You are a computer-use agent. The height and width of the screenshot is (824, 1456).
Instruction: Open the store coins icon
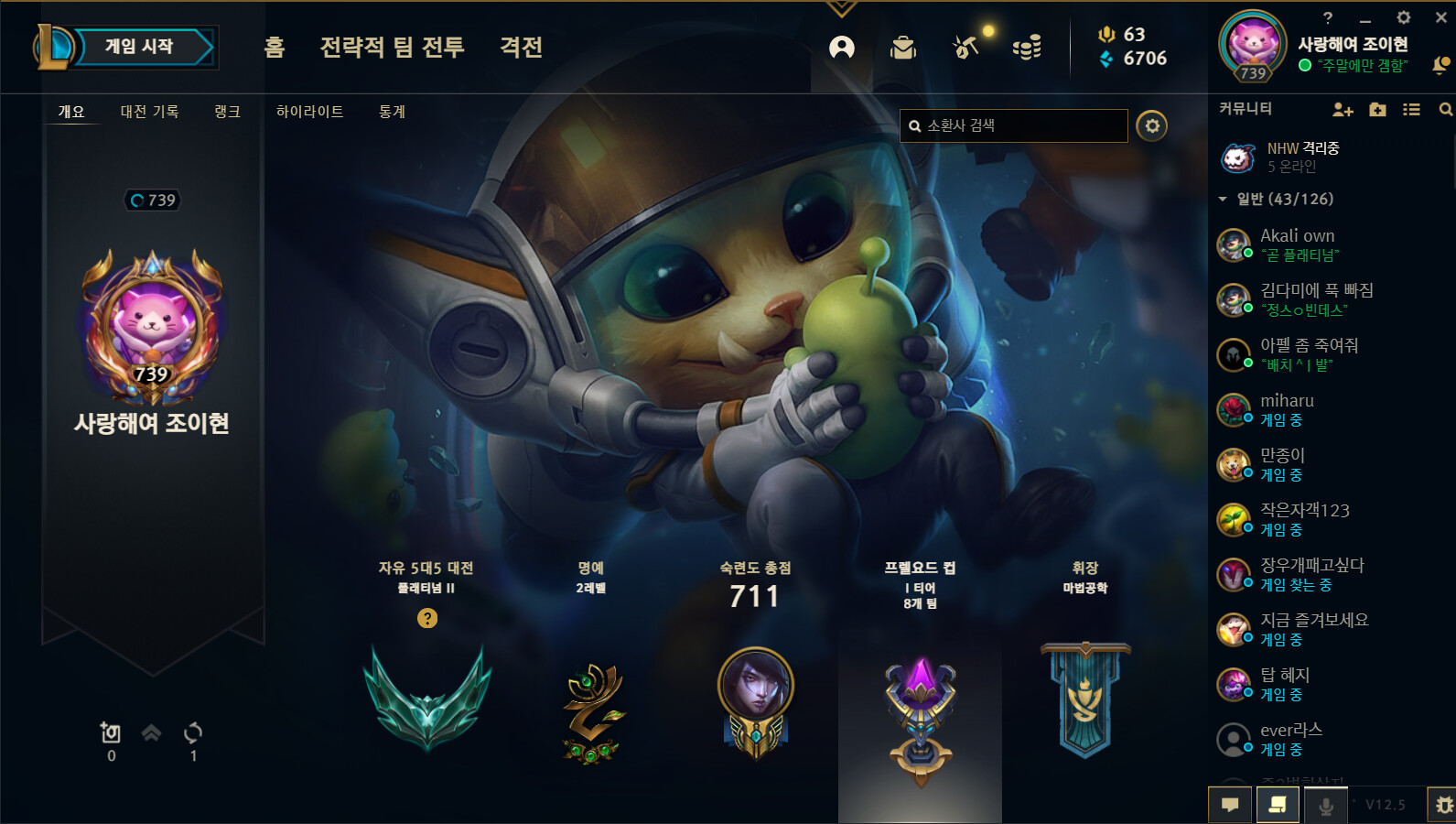(1027, 48)
